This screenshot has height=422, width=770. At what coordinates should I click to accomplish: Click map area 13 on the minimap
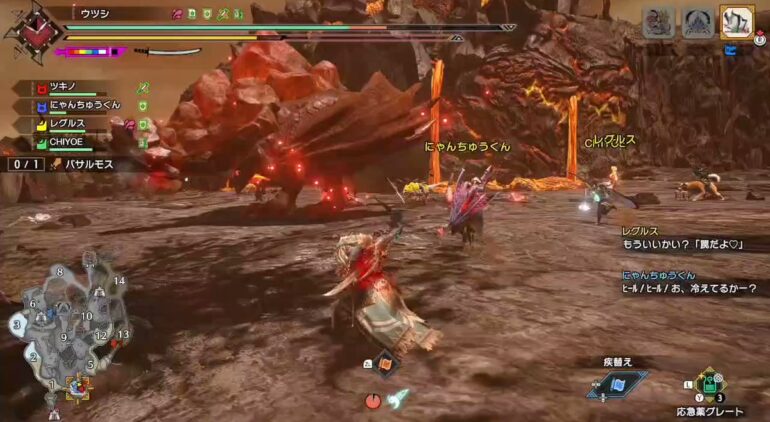coord(123,334)
